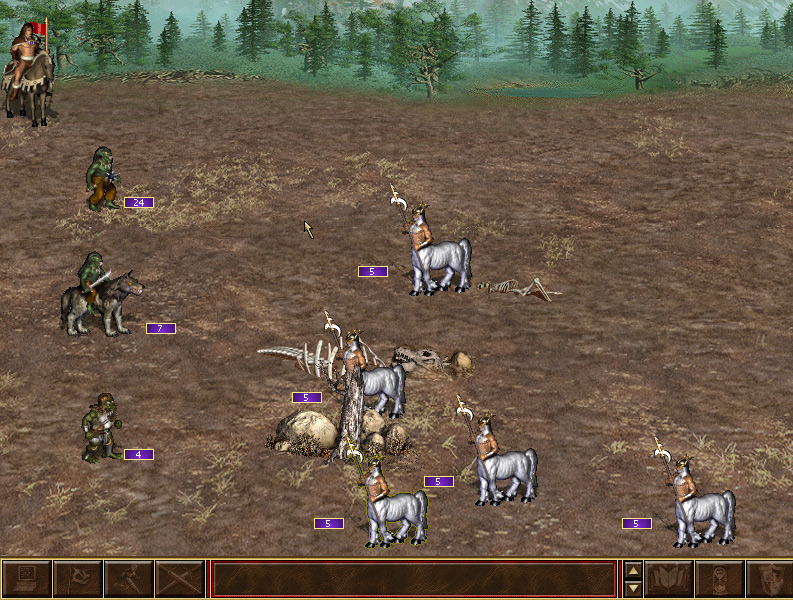793x600 pixels.
Task: Toggle auto-combat with the crossed swords button
Action: pyautogui.click(x=181, y=579)
